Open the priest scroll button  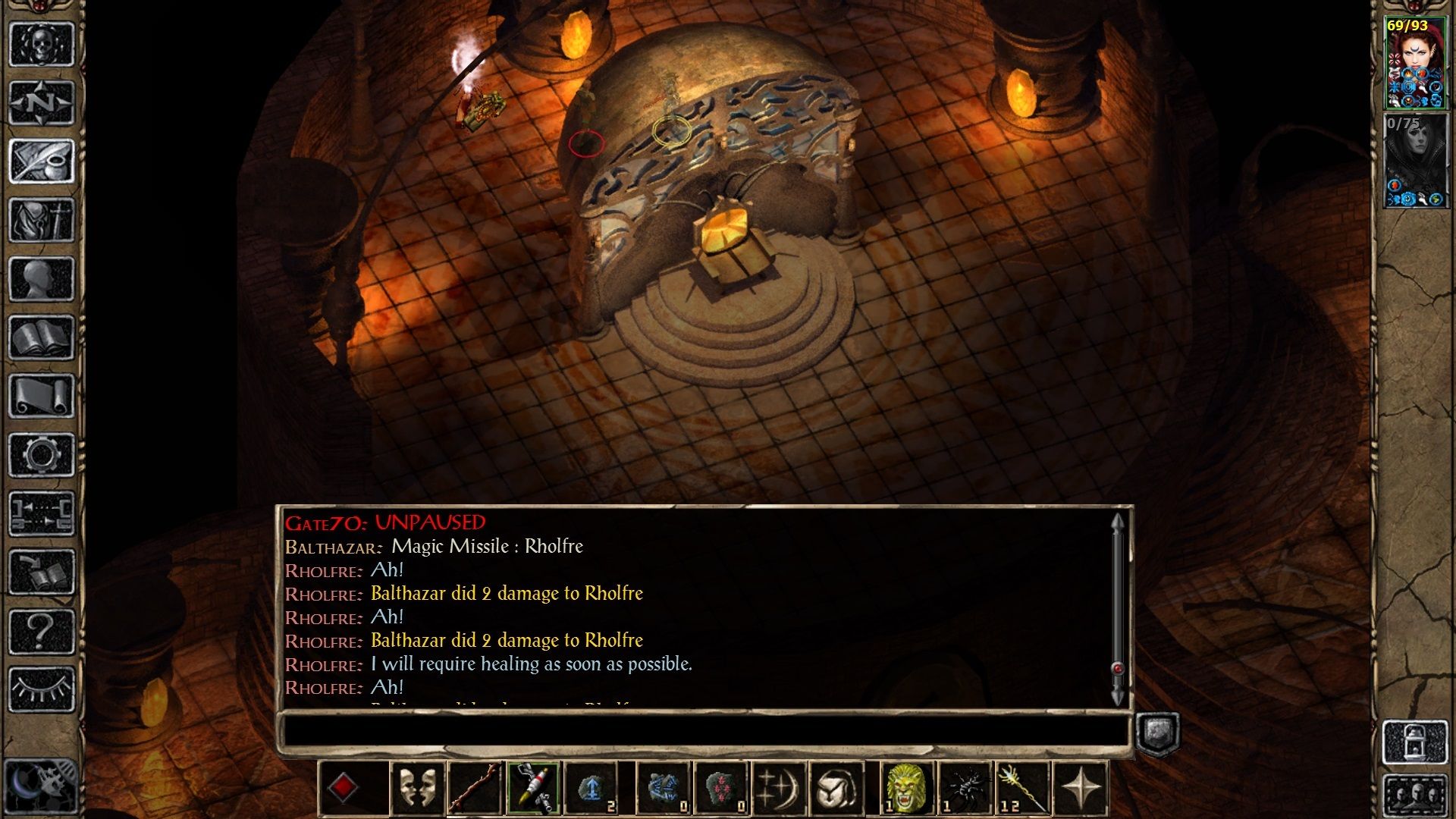click(41, 396)
